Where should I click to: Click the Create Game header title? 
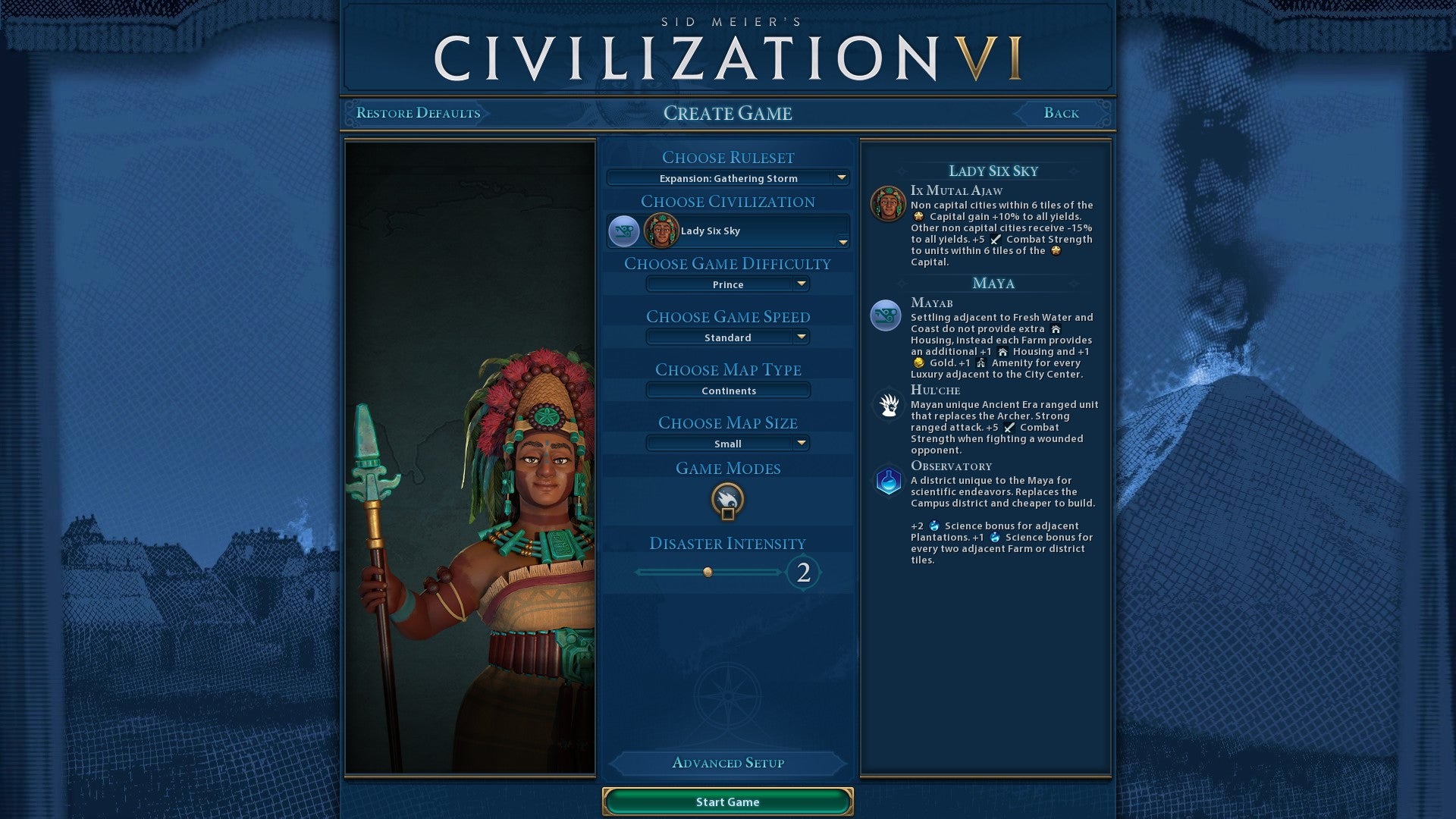point(728,114)
